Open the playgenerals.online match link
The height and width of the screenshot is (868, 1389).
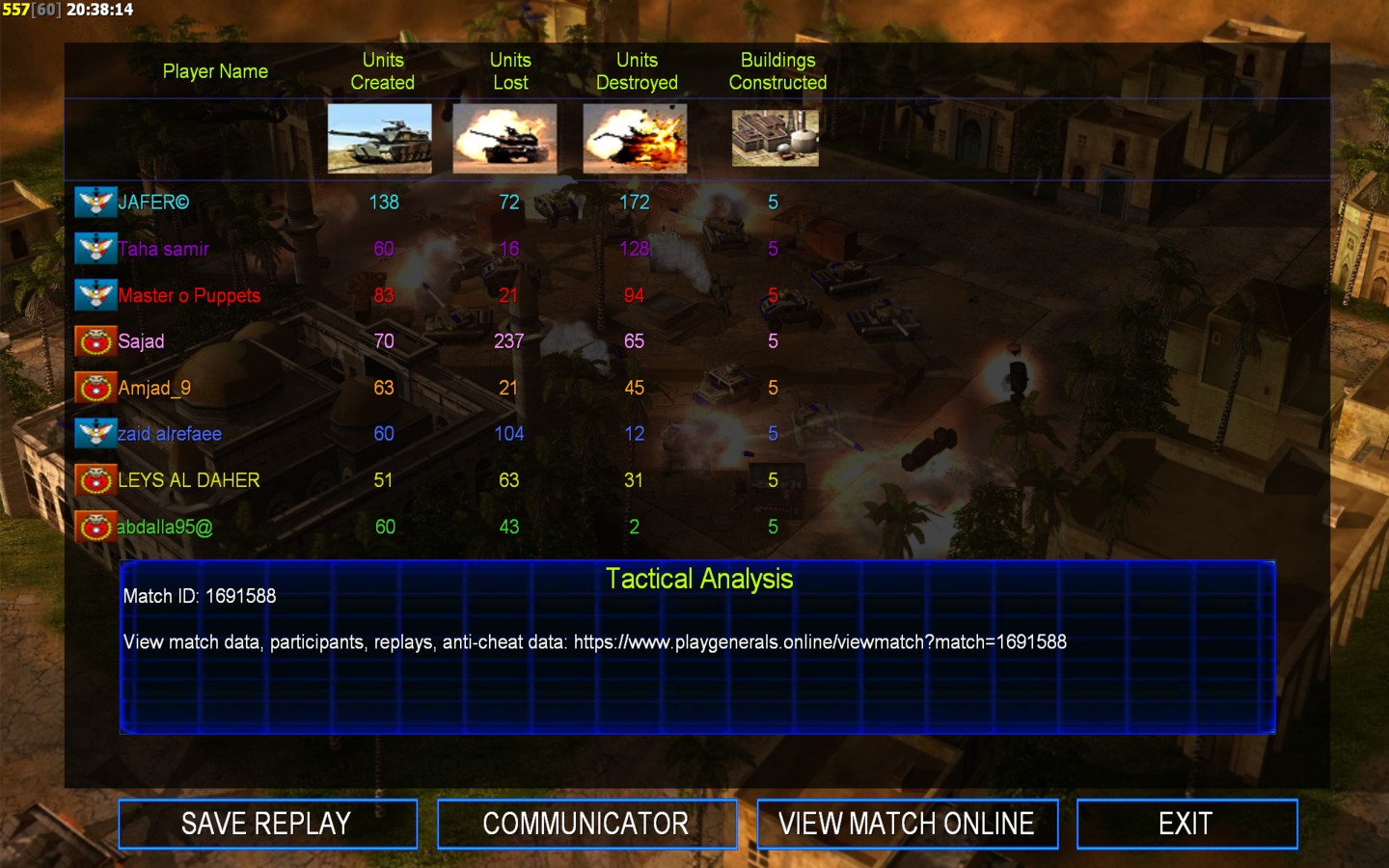tap(820, 642)
